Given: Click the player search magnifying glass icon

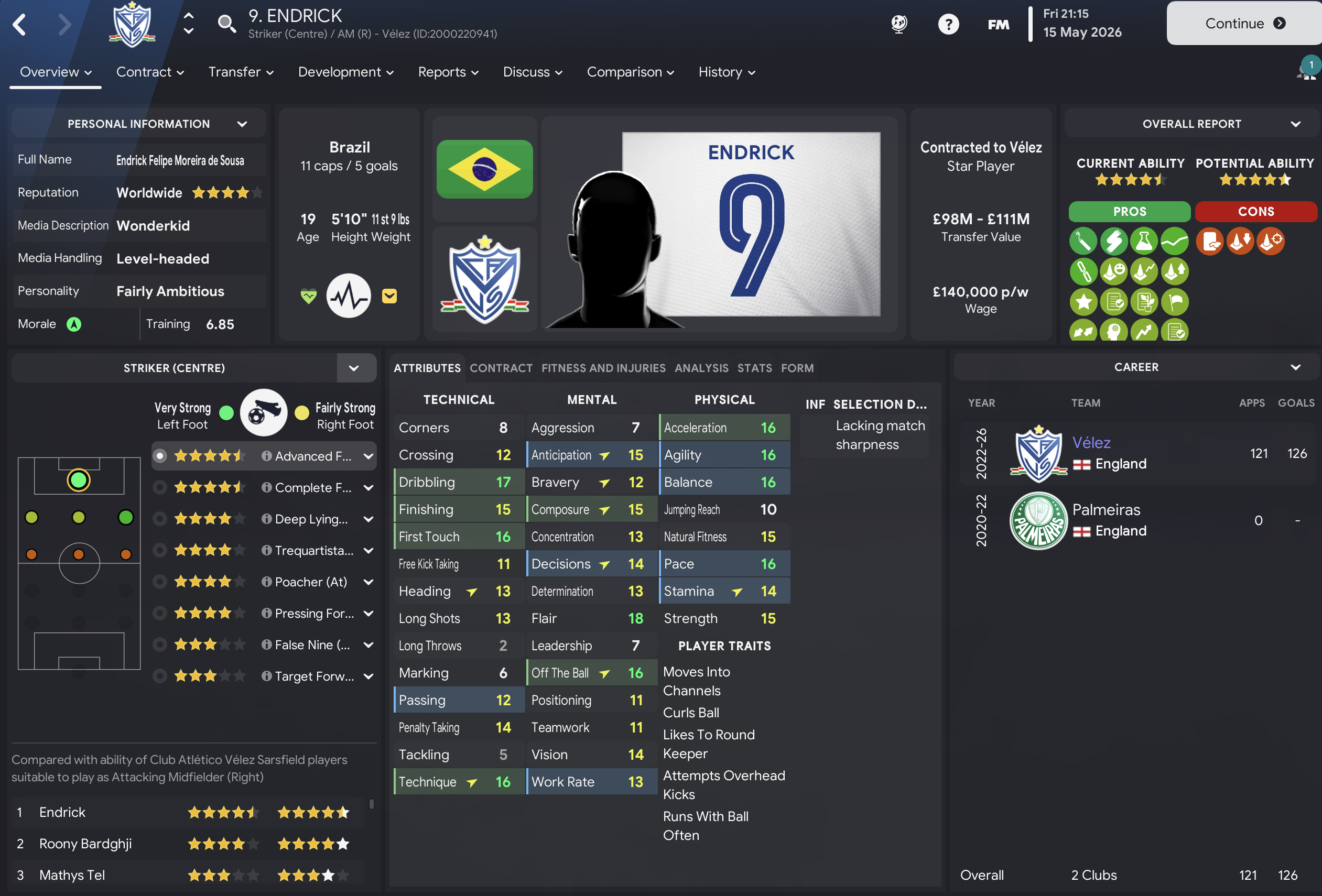Looking at the screenshot, I should coord(227,24).
